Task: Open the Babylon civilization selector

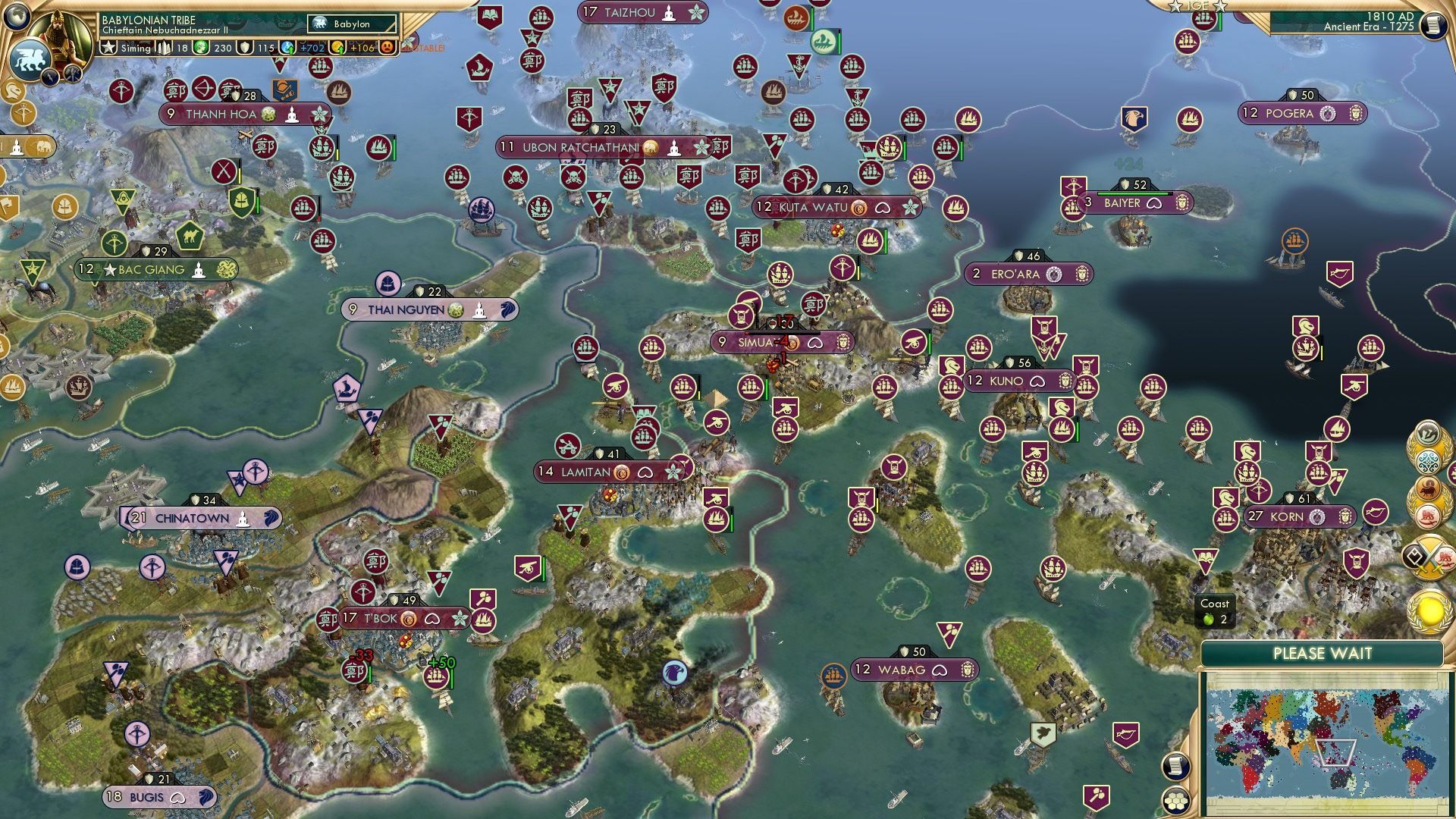Action: pyautogui.click(x=348, y=24)
